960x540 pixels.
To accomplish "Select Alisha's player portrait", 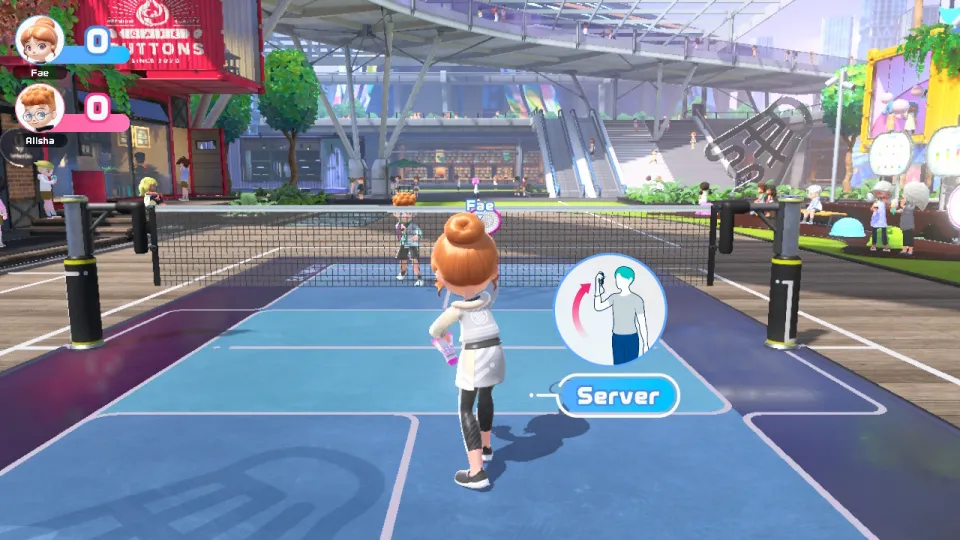I will (40, 108).
